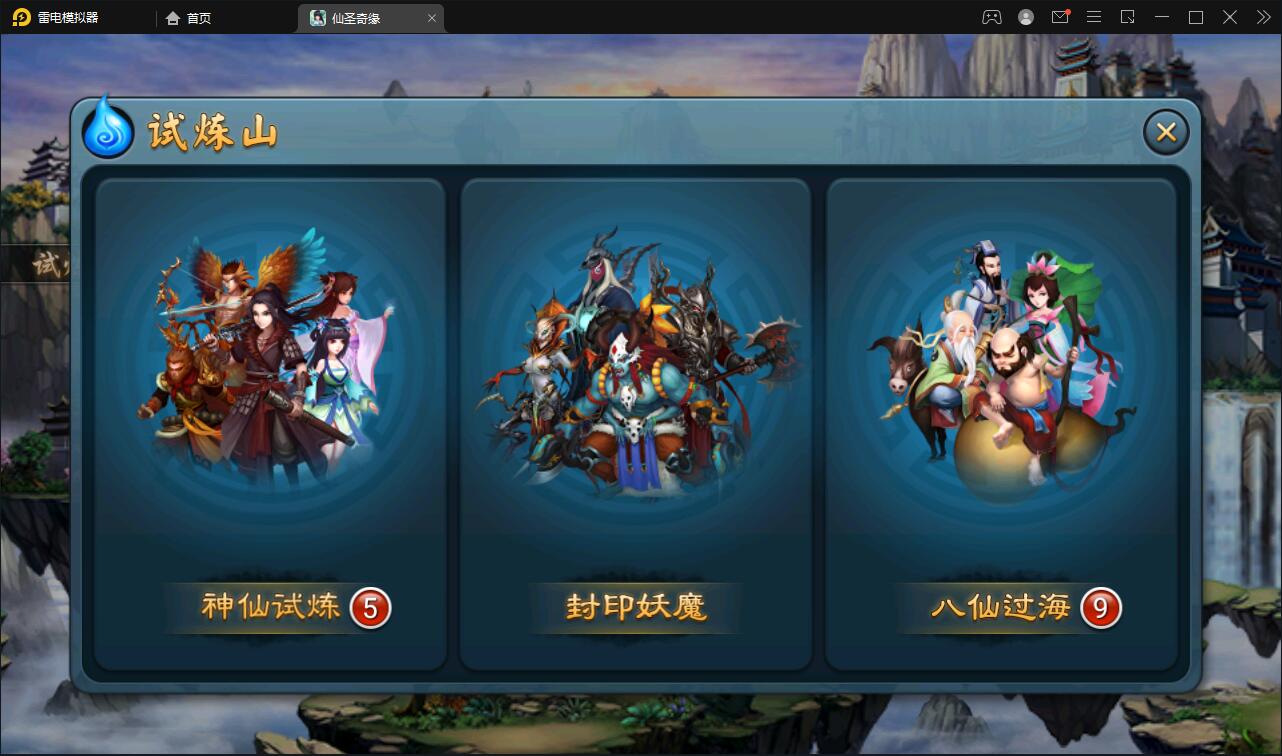Close the 试炼山 dialog
The width and height of the screenshot is (1282, 756).
[x=1165, y=131]
